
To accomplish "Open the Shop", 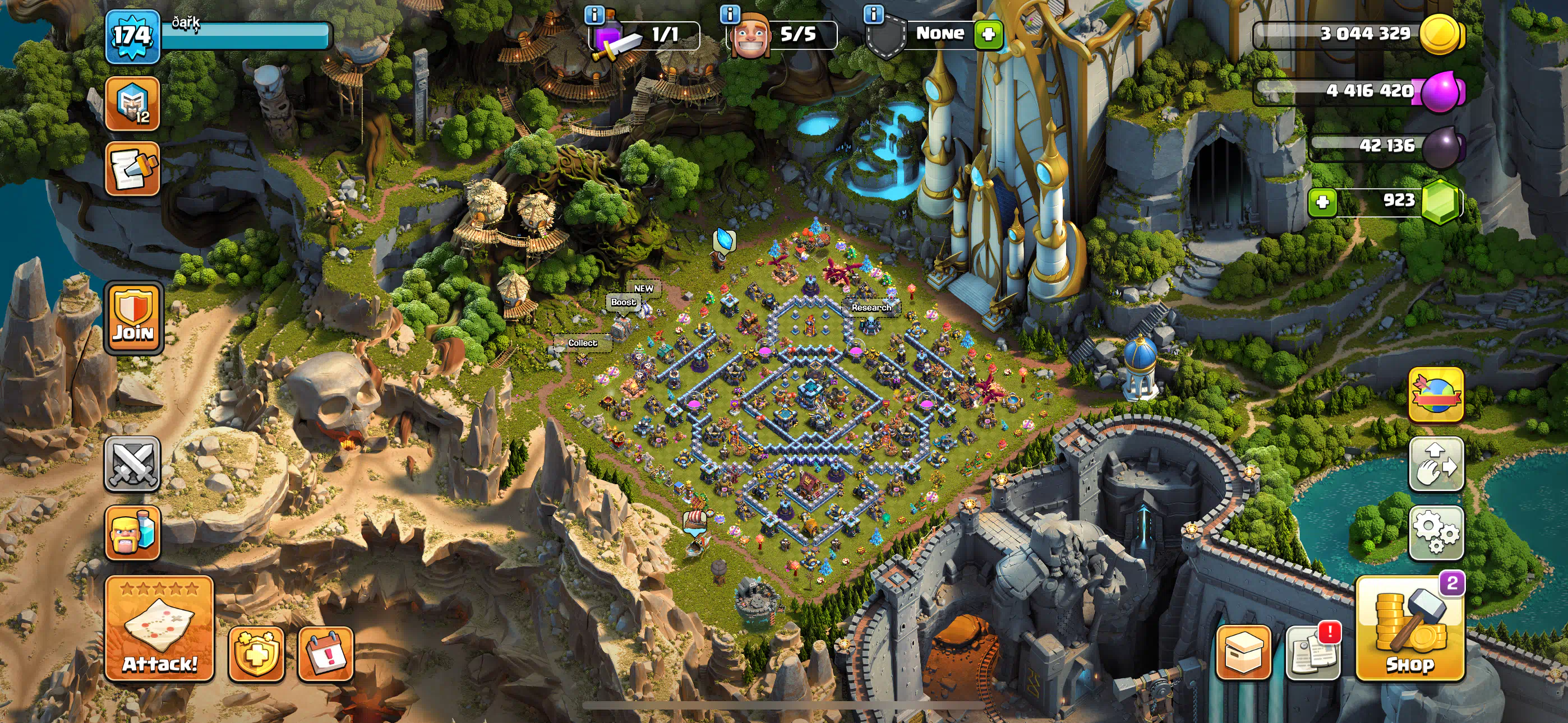I will coord(1410,629).
